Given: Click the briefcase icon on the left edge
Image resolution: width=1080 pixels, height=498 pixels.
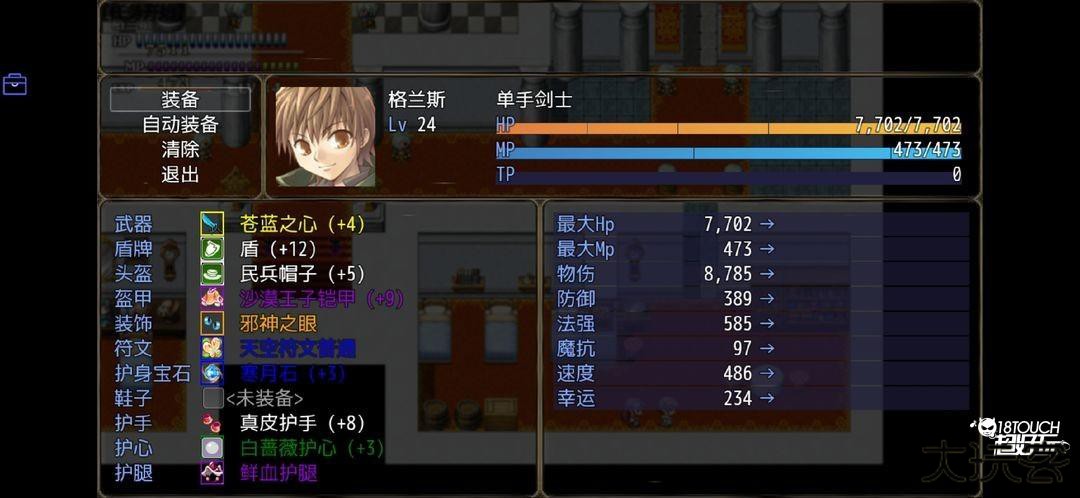Looking at the screenshot, I should (15, 84).
